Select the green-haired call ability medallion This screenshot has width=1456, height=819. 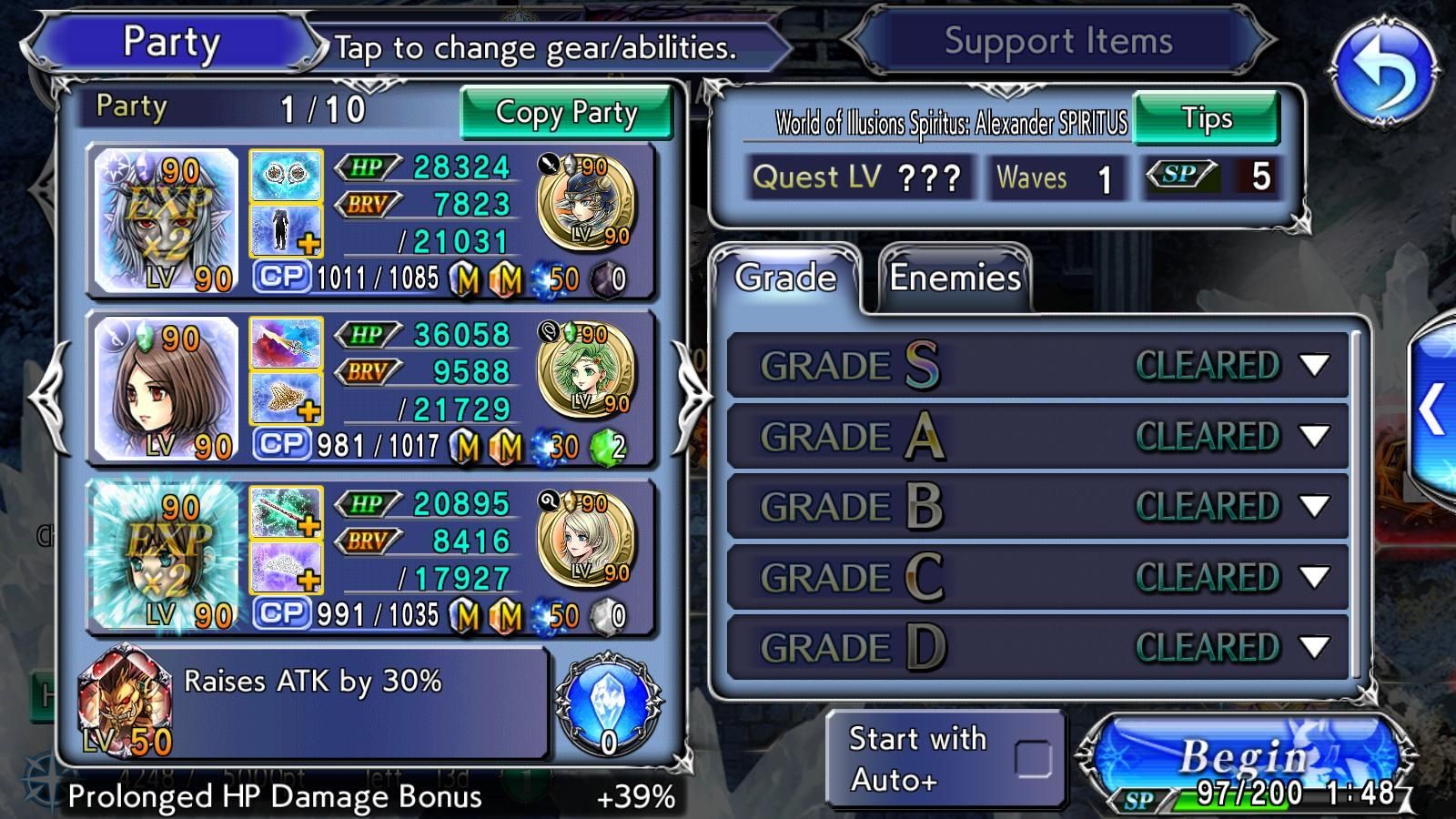pyautogui.click(x=587, y=370)
